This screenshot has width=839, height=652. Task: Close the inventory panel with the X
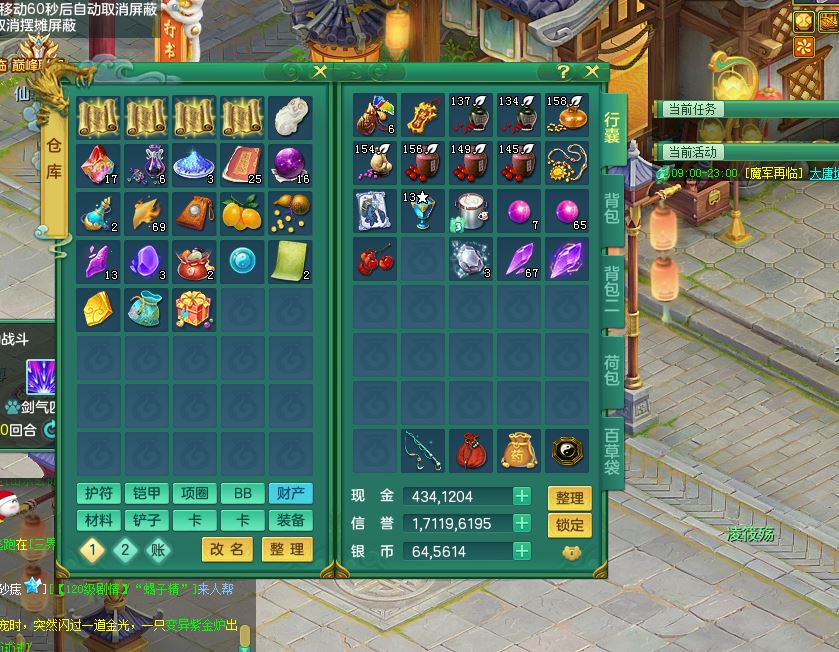(591, 72)
